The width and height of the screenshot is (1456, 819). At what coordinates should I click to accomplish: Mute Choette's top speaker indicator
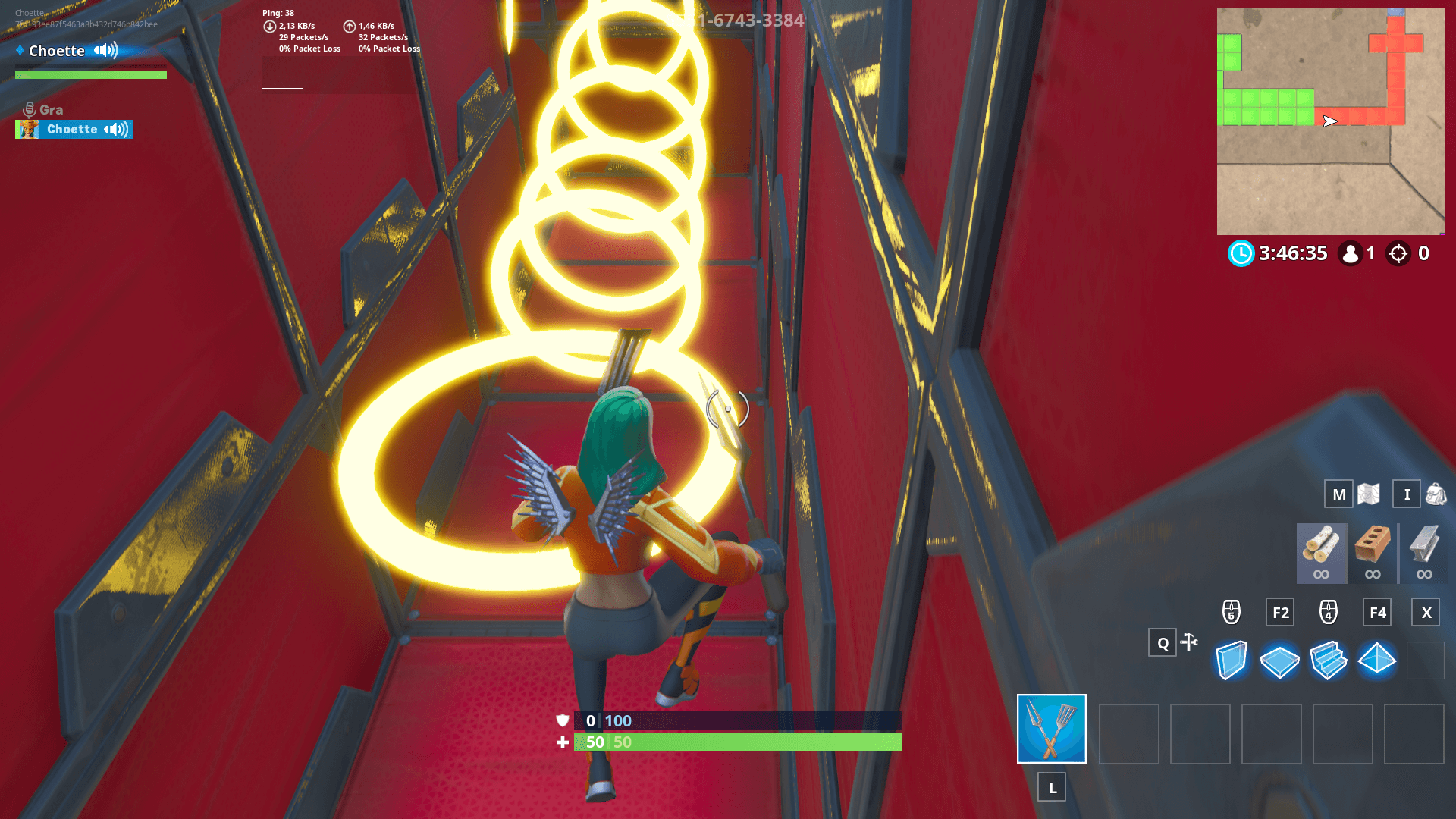coord(105,50)
